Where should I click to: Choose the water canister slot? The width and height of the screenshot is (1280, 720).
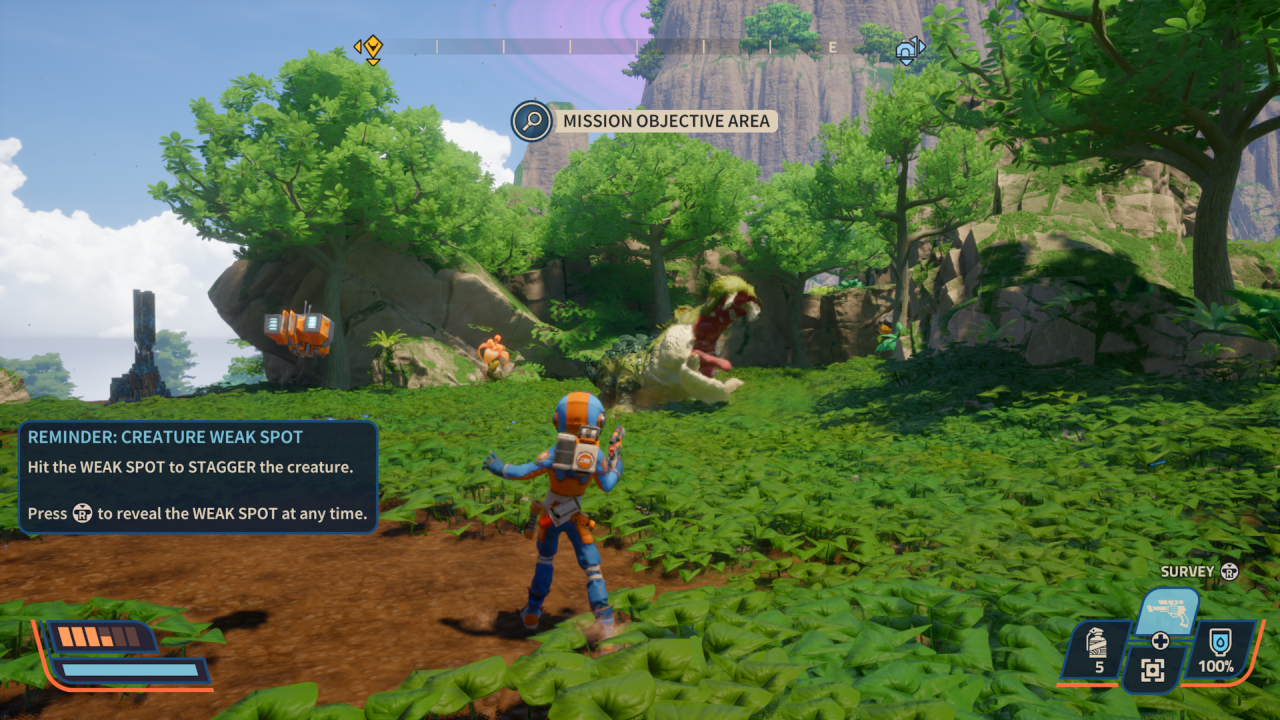(x=1219, y=649)
